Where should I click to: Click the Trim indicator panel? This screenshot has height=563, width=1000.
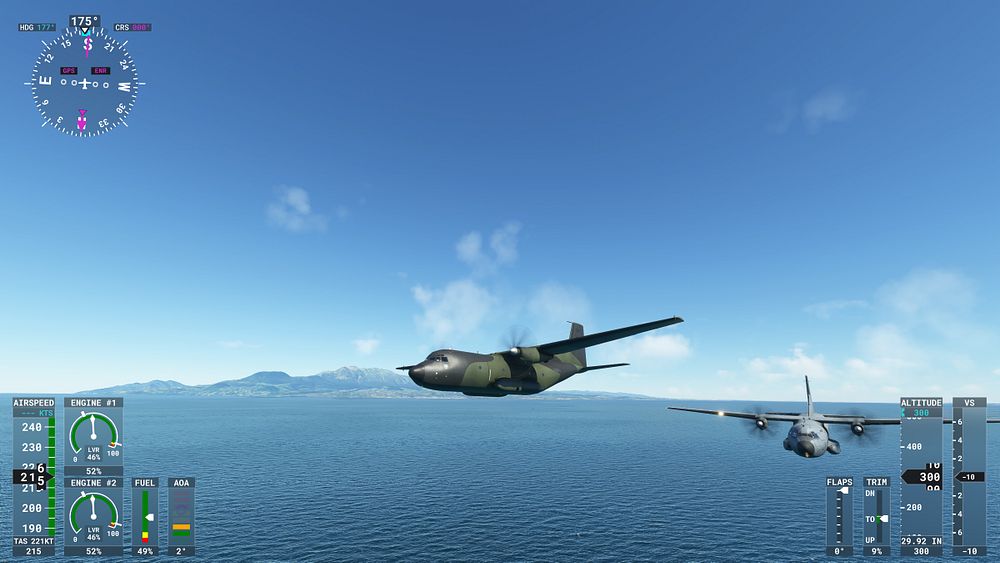[876, 515]
